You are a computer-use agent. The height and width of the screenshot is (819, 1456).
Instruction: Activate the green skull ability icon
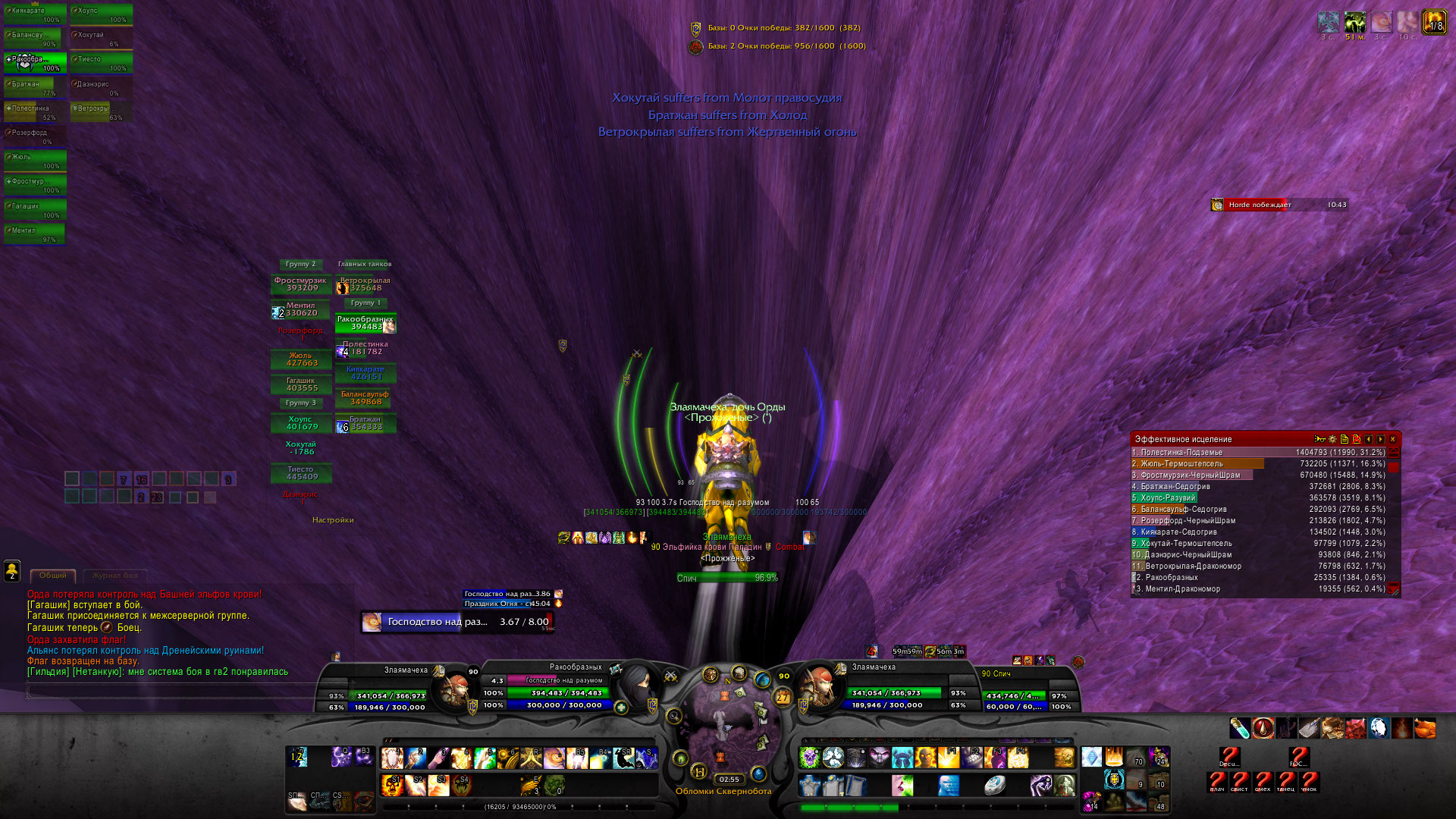coord(810,757)
